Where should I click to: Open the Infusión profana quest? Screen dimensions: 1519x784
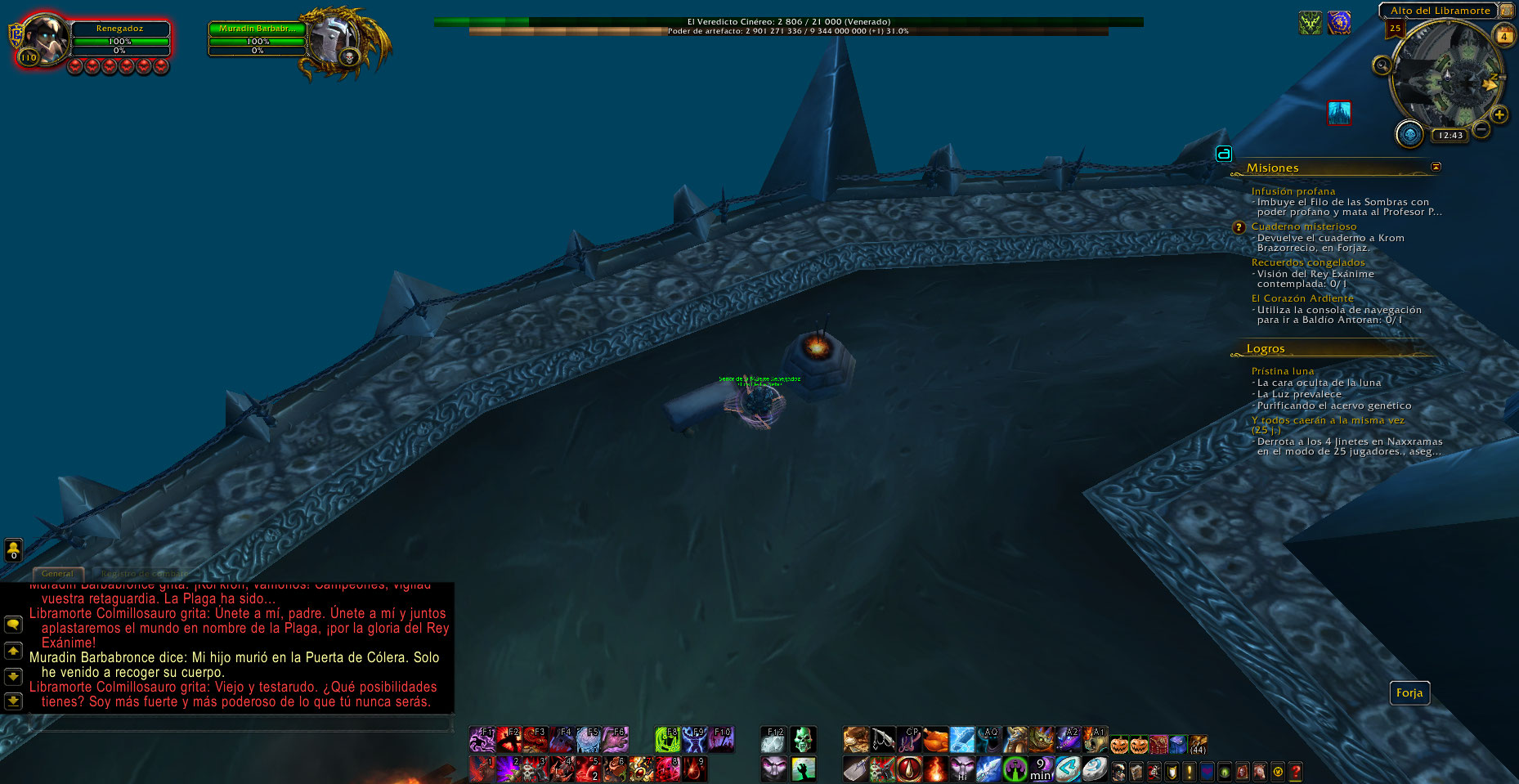1293,191
